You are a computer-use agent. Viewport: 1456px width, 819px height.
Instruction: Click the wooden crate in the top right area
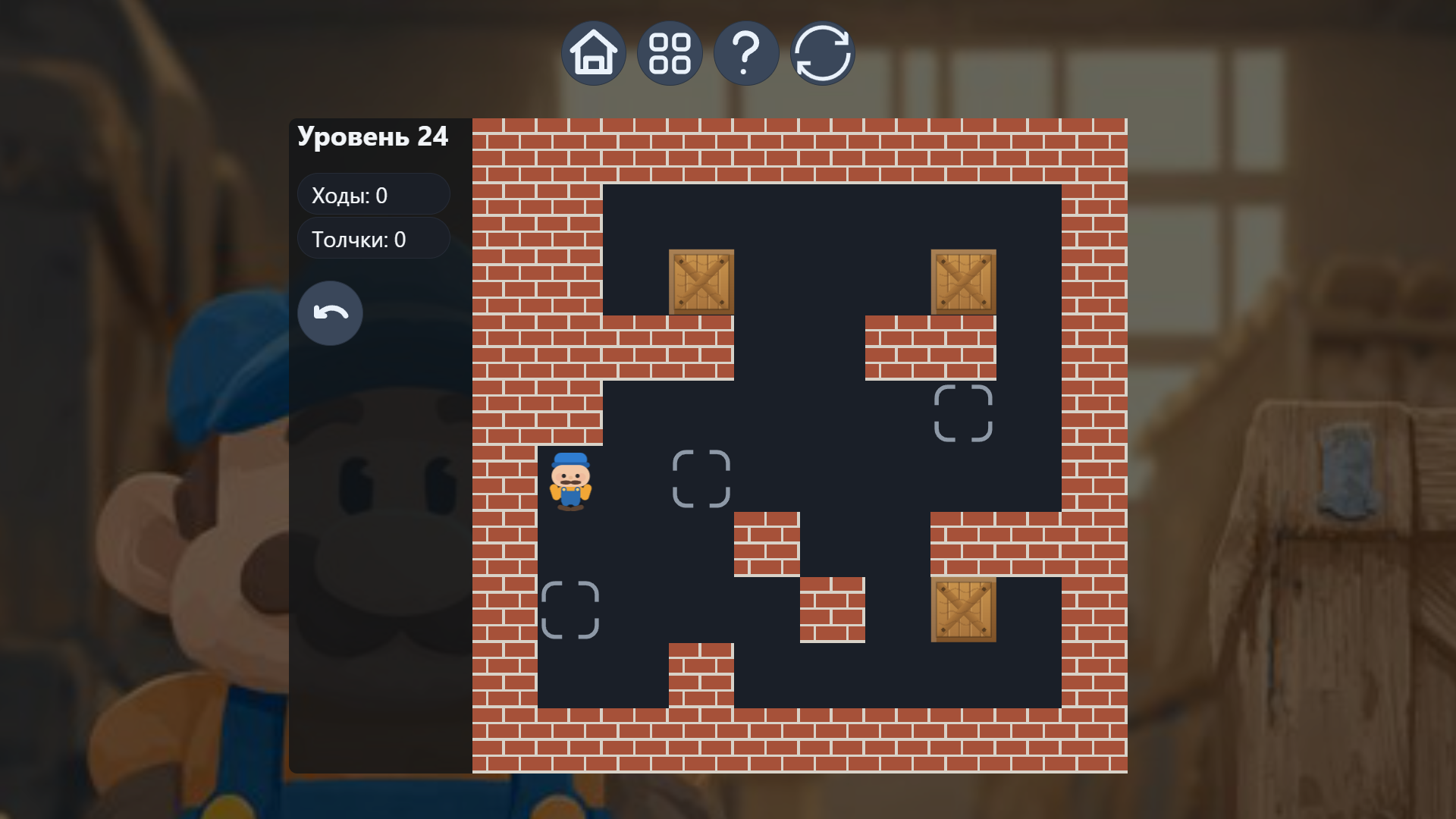click(x=963, y=282)
